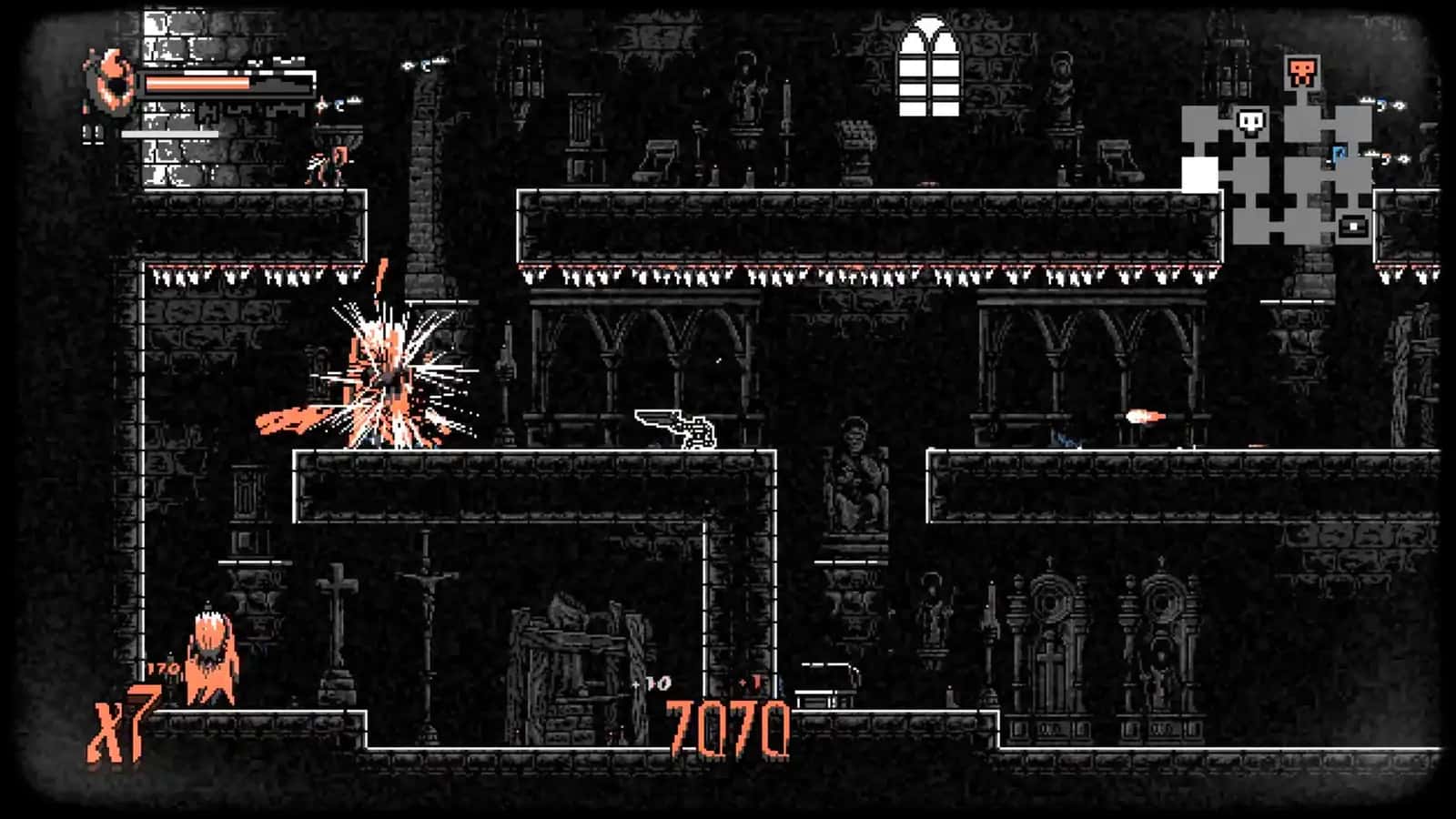Select the orange skull marker on the minimap
This screenshot has width=1456, height=819.
tap(1301, 73)
